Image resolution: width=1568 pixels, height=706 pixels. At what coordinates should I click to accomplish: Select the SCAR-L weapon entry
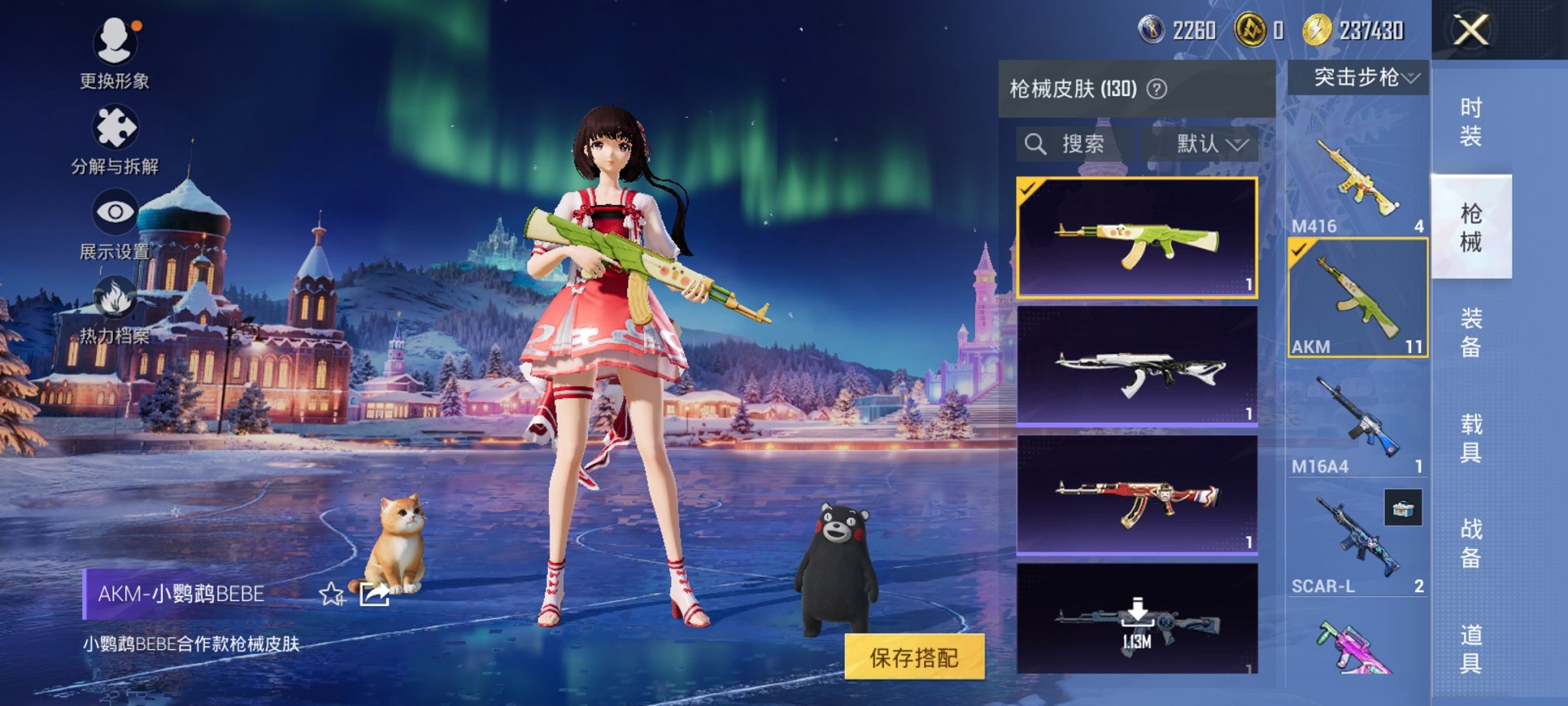1357,542
